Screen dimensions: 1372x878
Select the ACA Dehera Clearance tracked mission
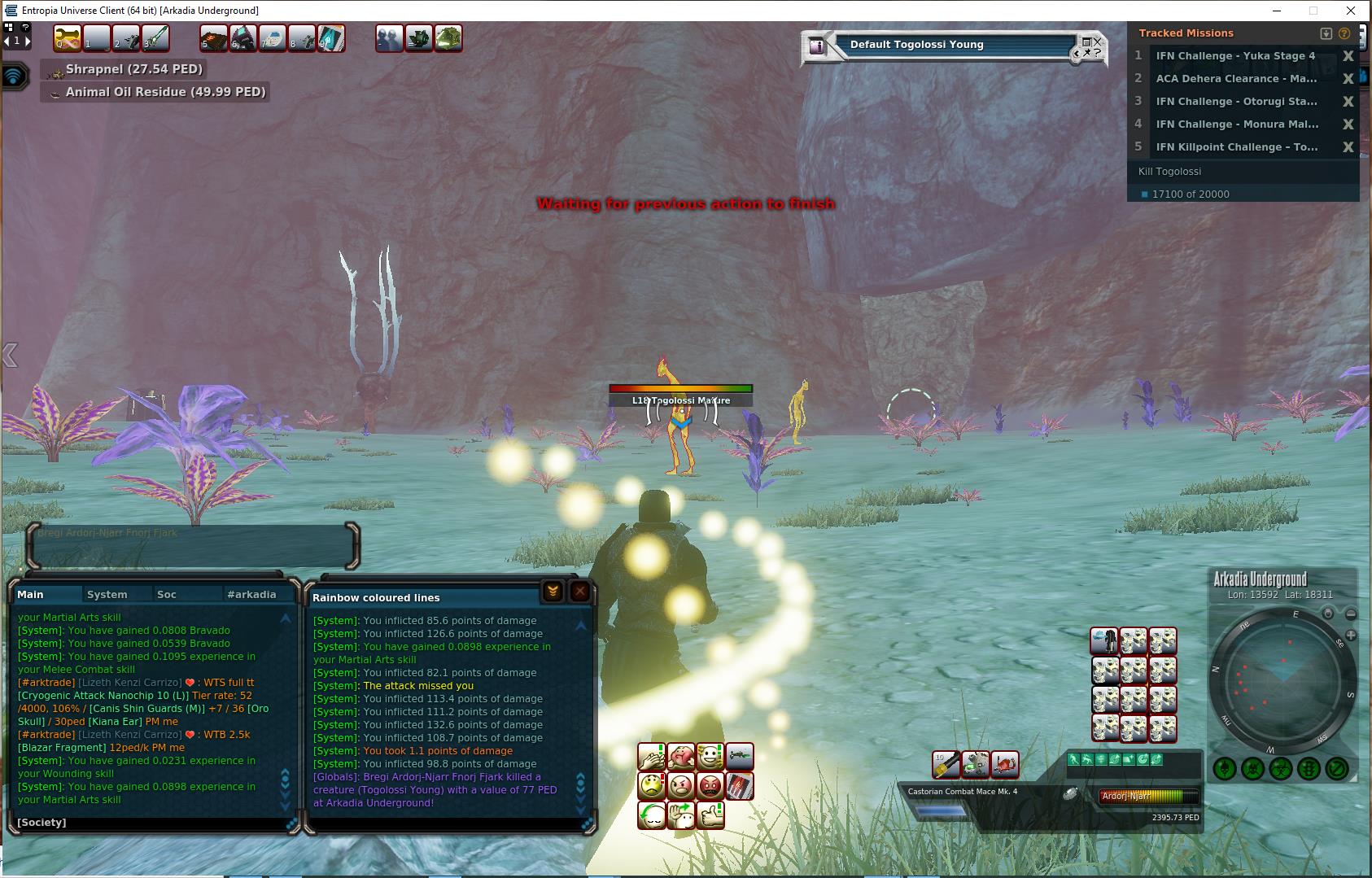(1235, 79)
